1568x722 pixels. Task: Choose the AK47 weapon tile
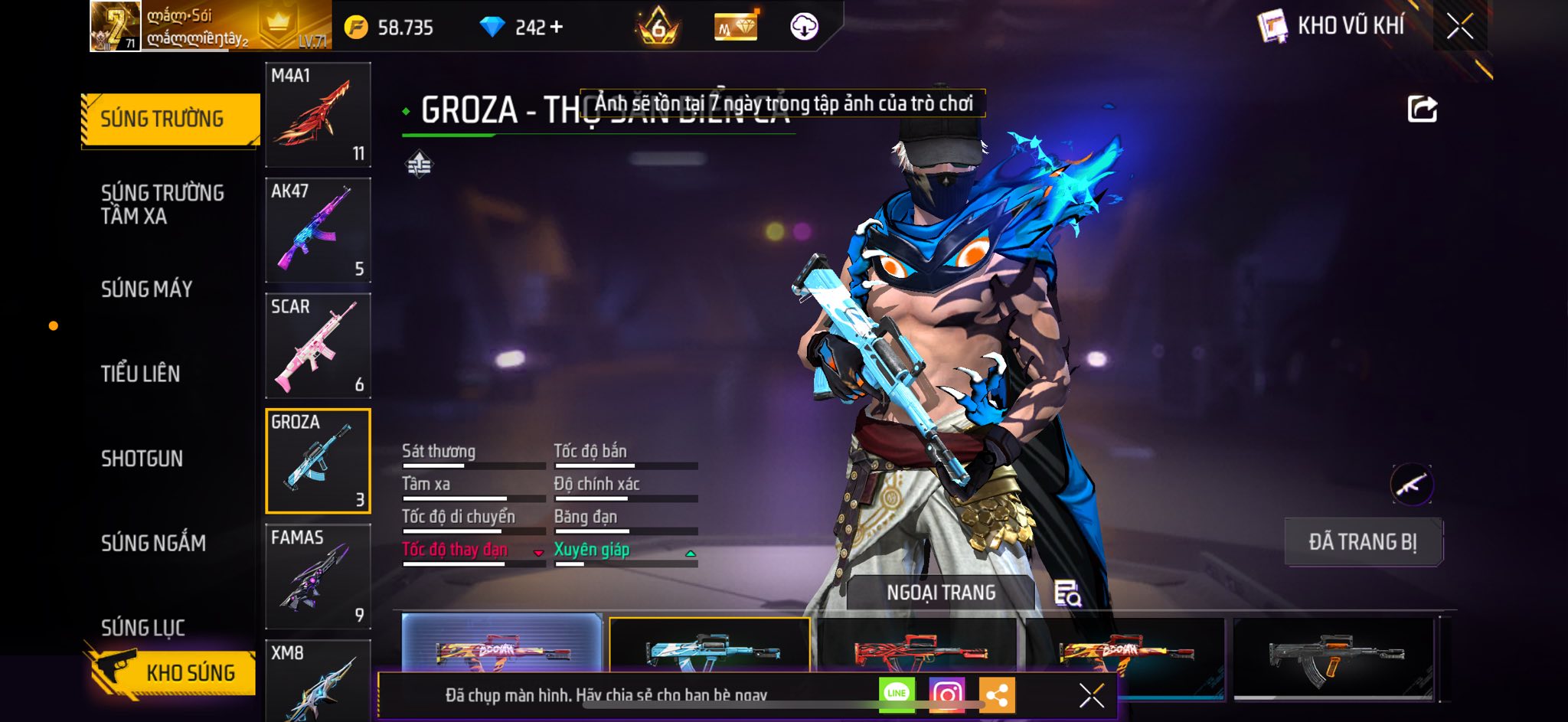coord(318,230)
